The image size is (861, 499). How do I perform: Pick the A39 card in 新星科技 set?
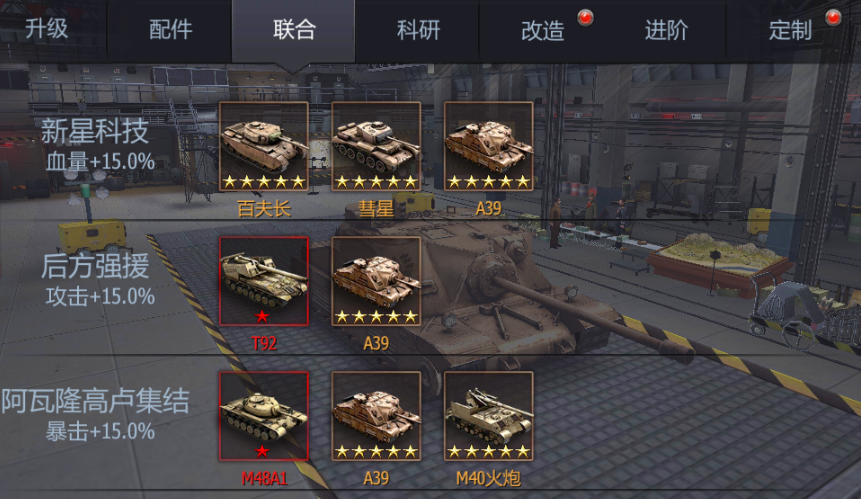click(x=488, y=146)
